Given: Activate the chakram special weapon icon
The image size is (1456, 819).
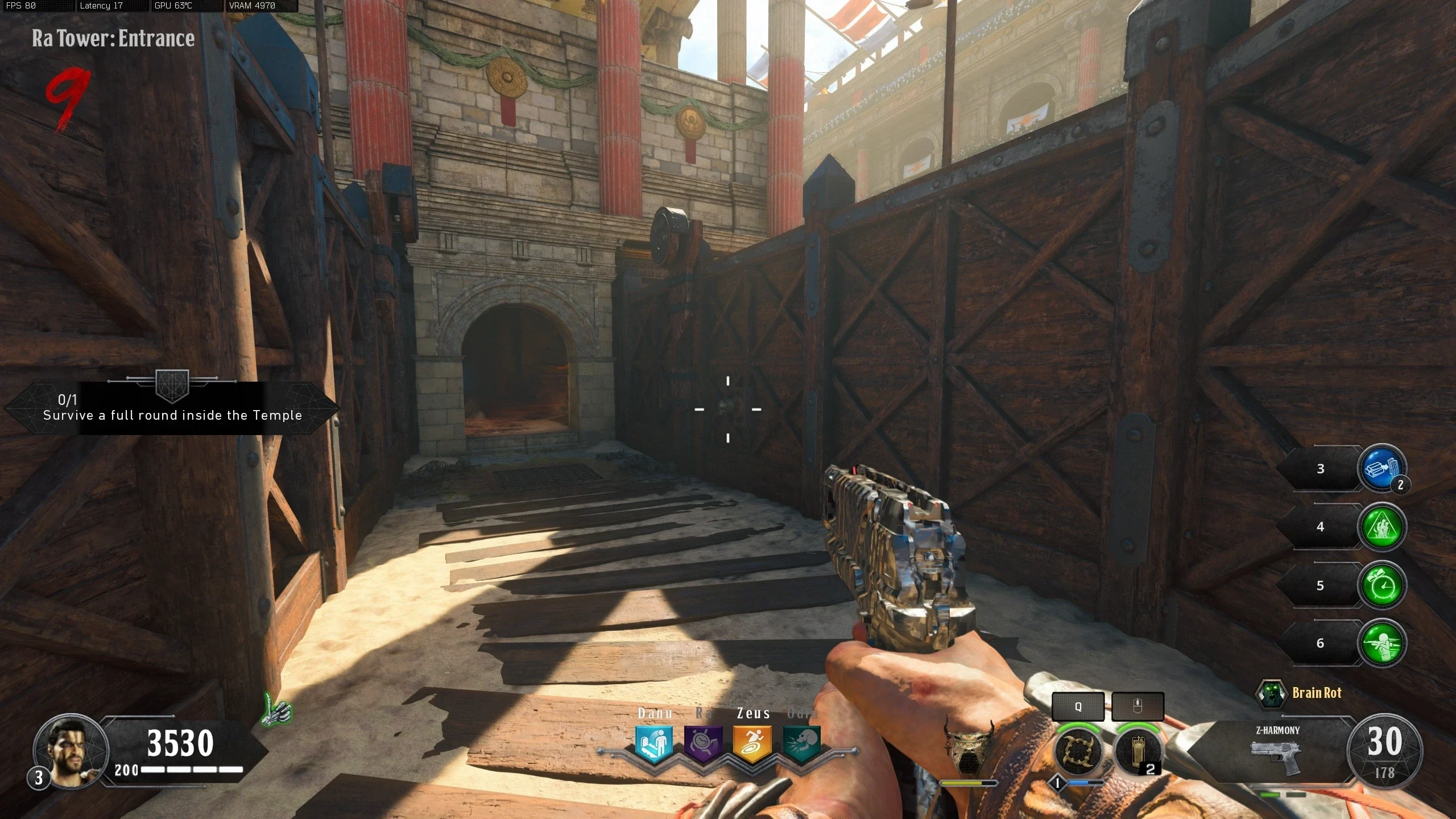Looking at the screenshot, I should pos(1078,752).
